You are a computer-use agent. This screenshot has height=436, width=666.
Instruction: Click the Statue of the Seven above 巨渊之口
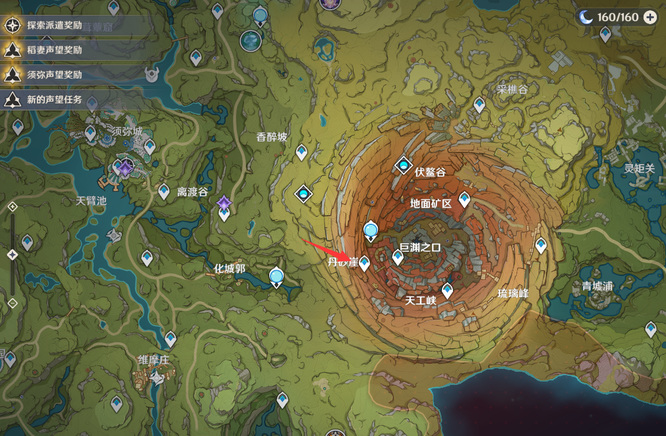click(371, 231)
